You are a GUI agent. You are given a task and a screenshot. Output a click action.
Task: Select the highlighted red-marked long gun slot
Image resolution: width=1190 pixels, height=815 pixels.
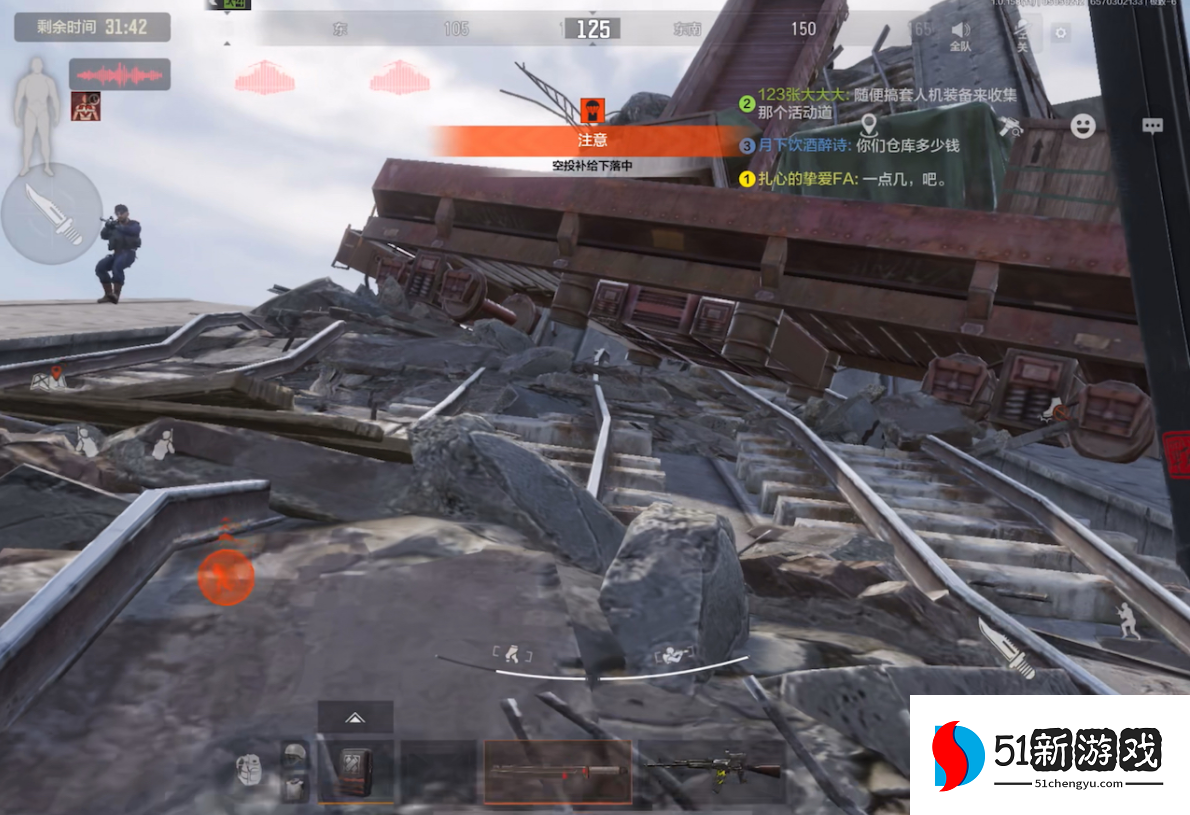[x=557, y=771]
